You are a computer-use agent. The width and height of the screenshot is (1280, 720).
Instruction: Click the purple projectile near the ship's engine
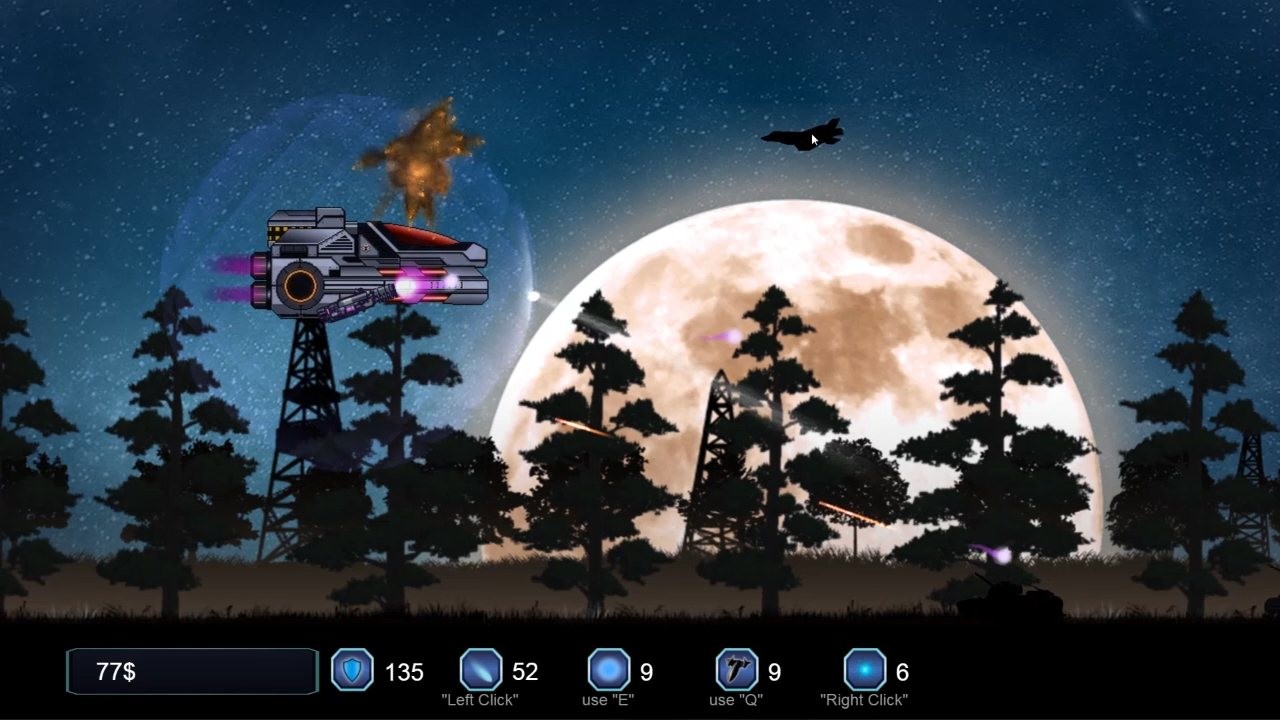(408, 289)
